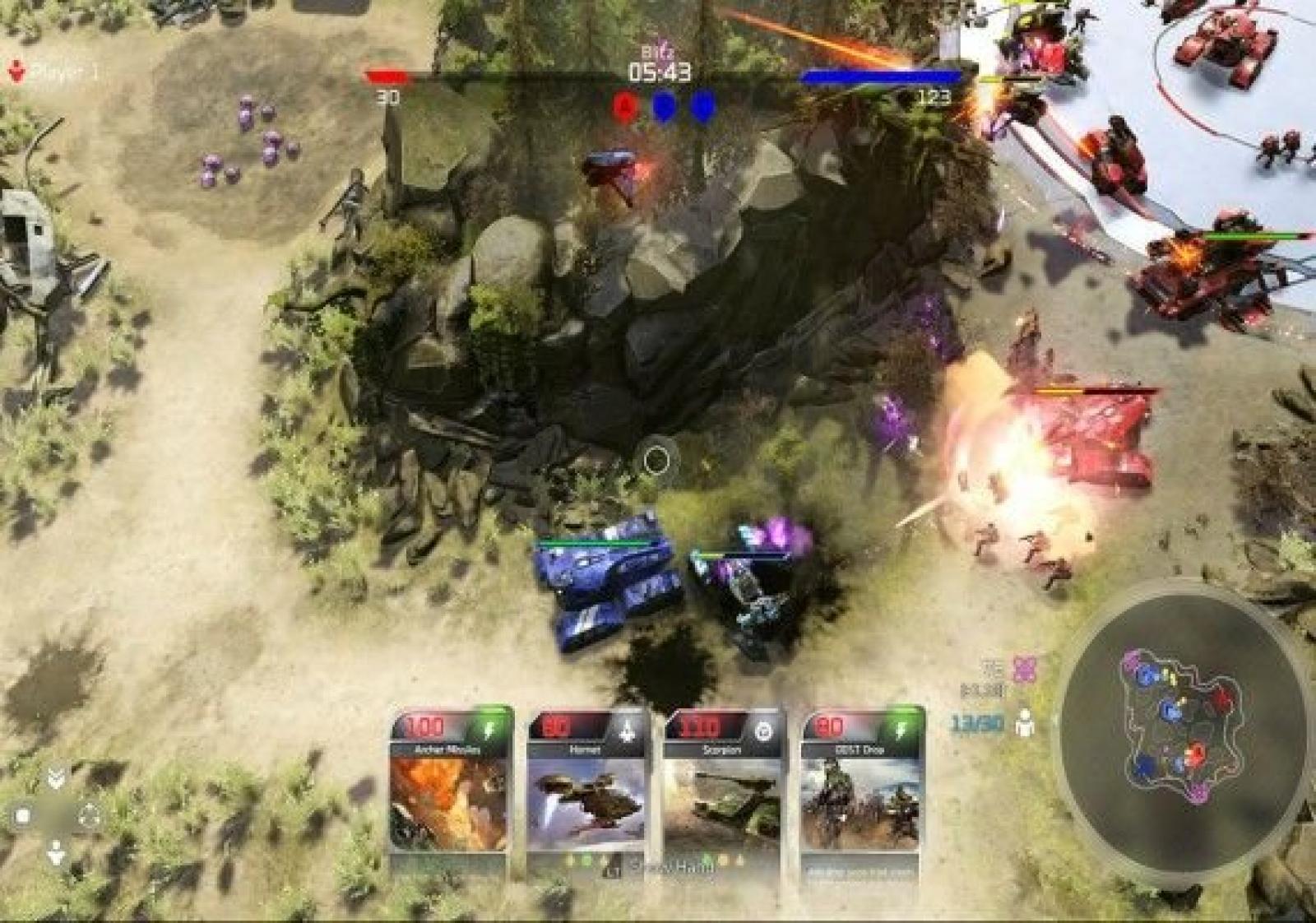Choose the Scorpion tank card
1316x923 pixels.
723,786
